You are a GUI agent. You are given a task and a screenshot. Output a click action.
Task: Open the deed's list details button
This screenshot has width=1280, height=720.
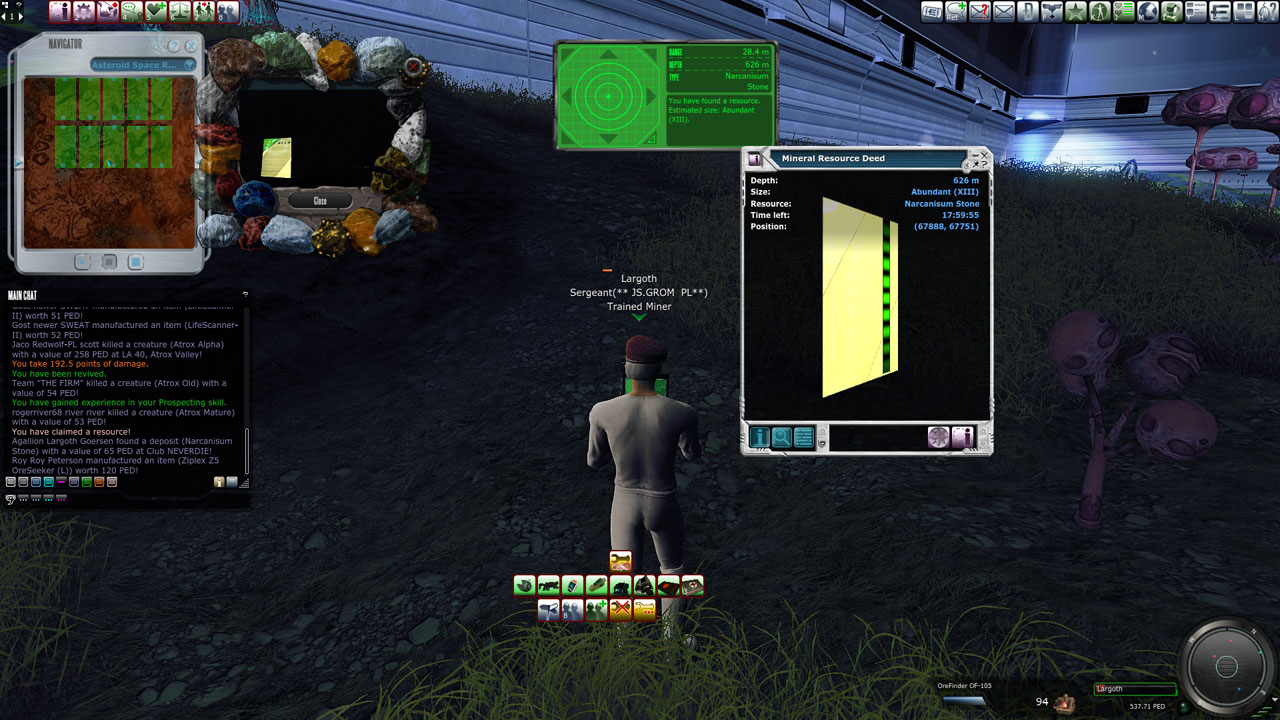pos(803,437)
